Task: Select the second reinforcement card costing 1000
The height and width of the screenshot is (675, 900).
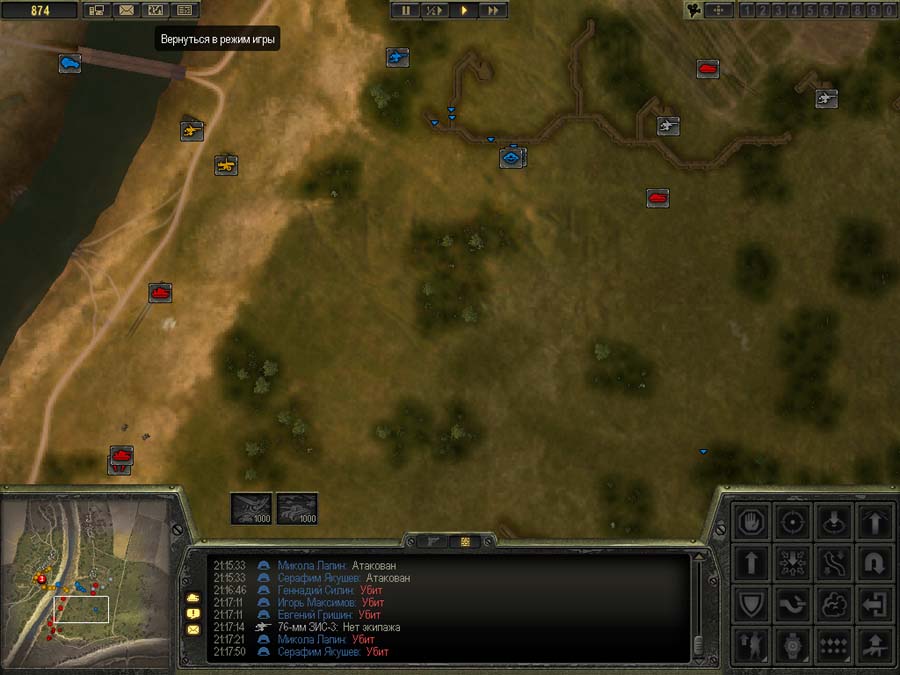Action: click(297, 508)
